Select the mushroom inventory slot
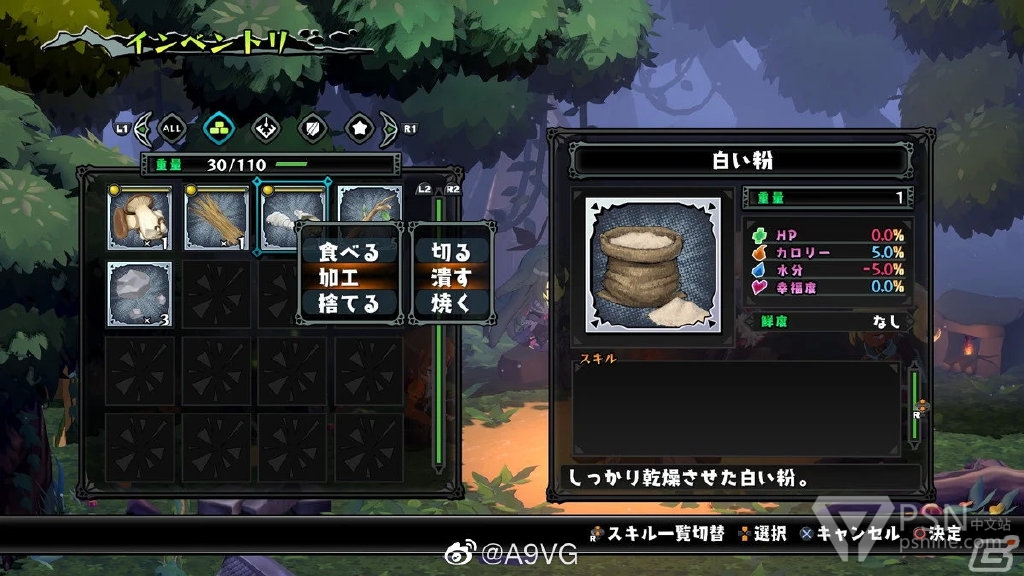This screenshot has height=576, width=1024. pos(139,218)
